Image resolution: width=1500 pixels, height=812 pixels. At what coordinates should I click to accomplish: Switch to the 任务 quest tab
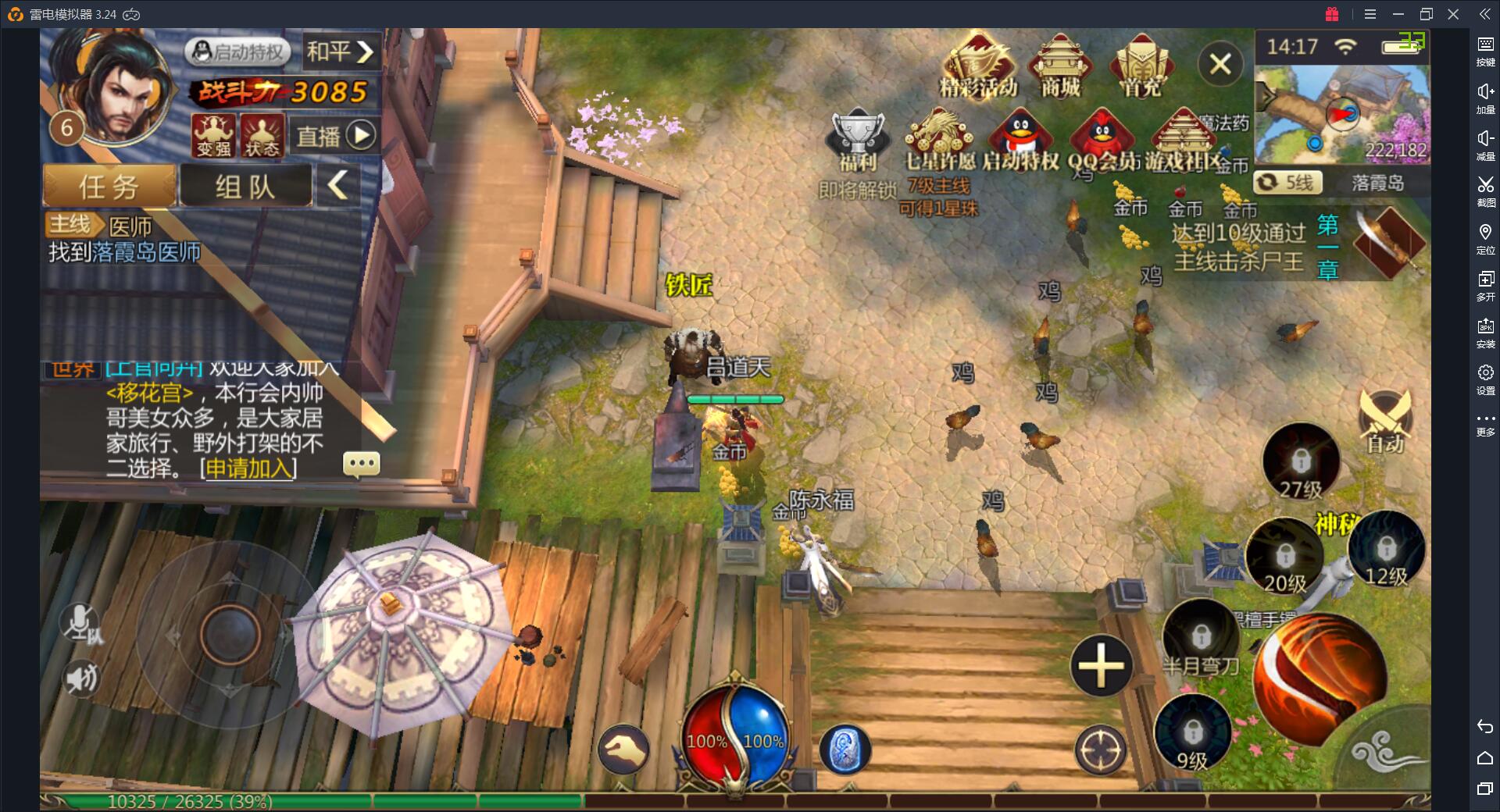109,187
